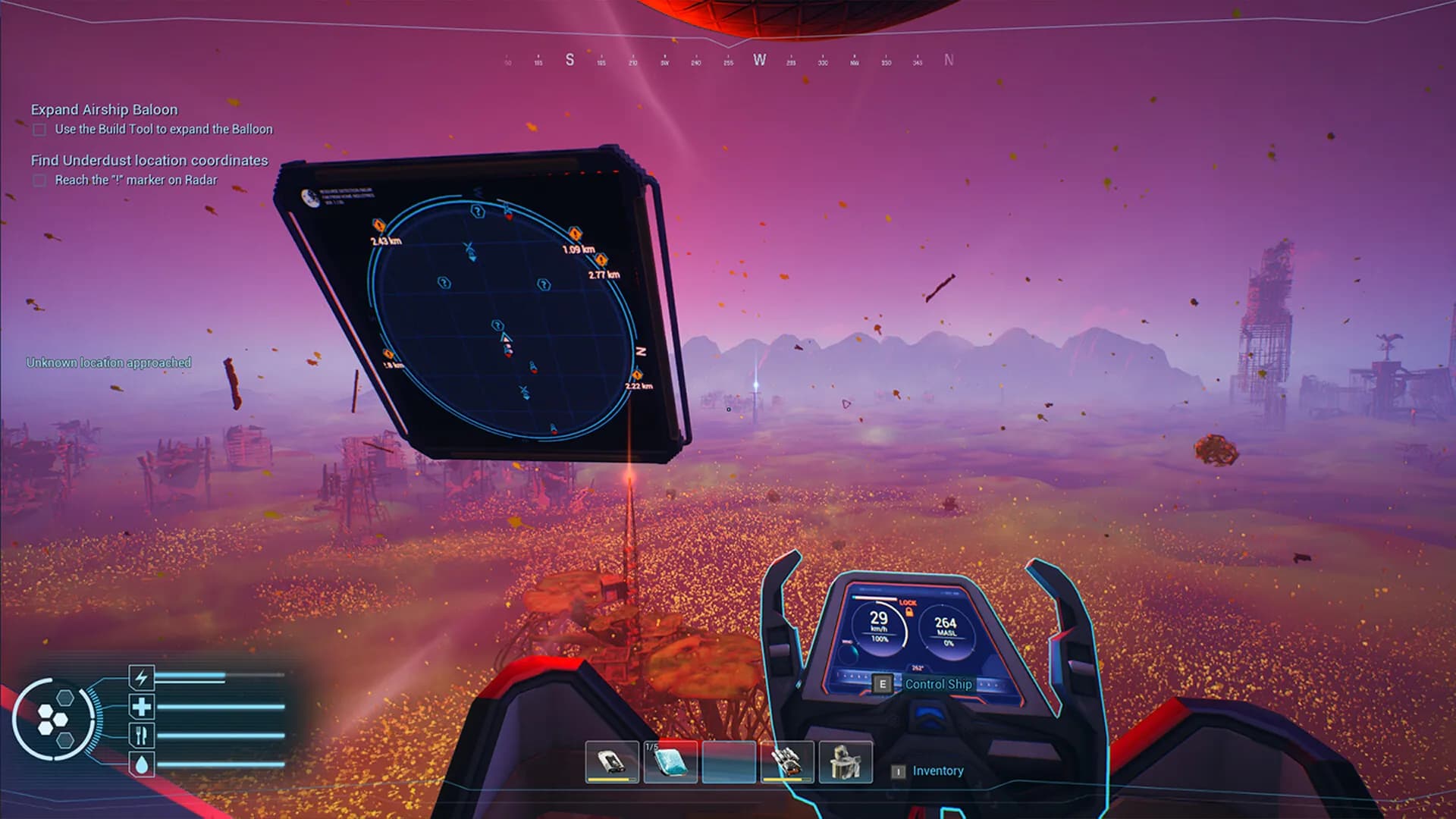Click the W heading on the compass
Viewport: 1456px width, 819px height.
point(759,60)
